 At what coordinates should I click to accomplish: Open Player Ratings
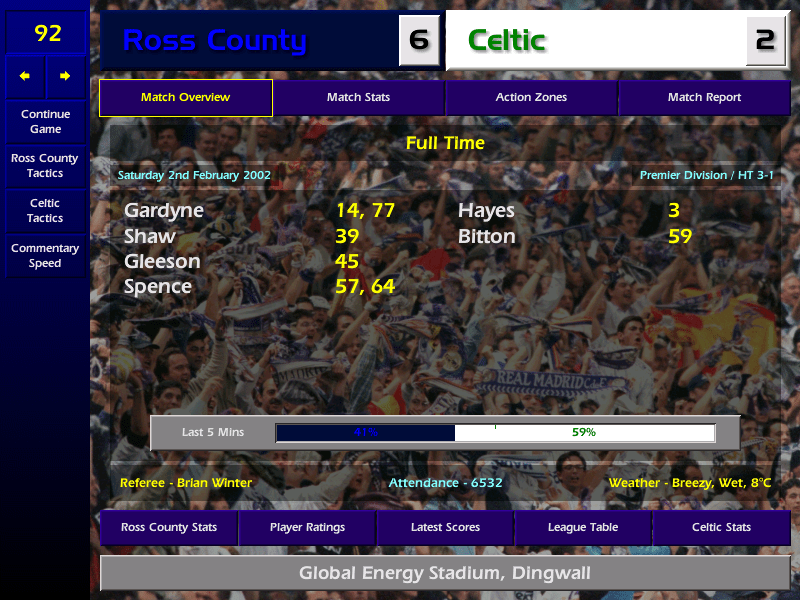point(307,528)
